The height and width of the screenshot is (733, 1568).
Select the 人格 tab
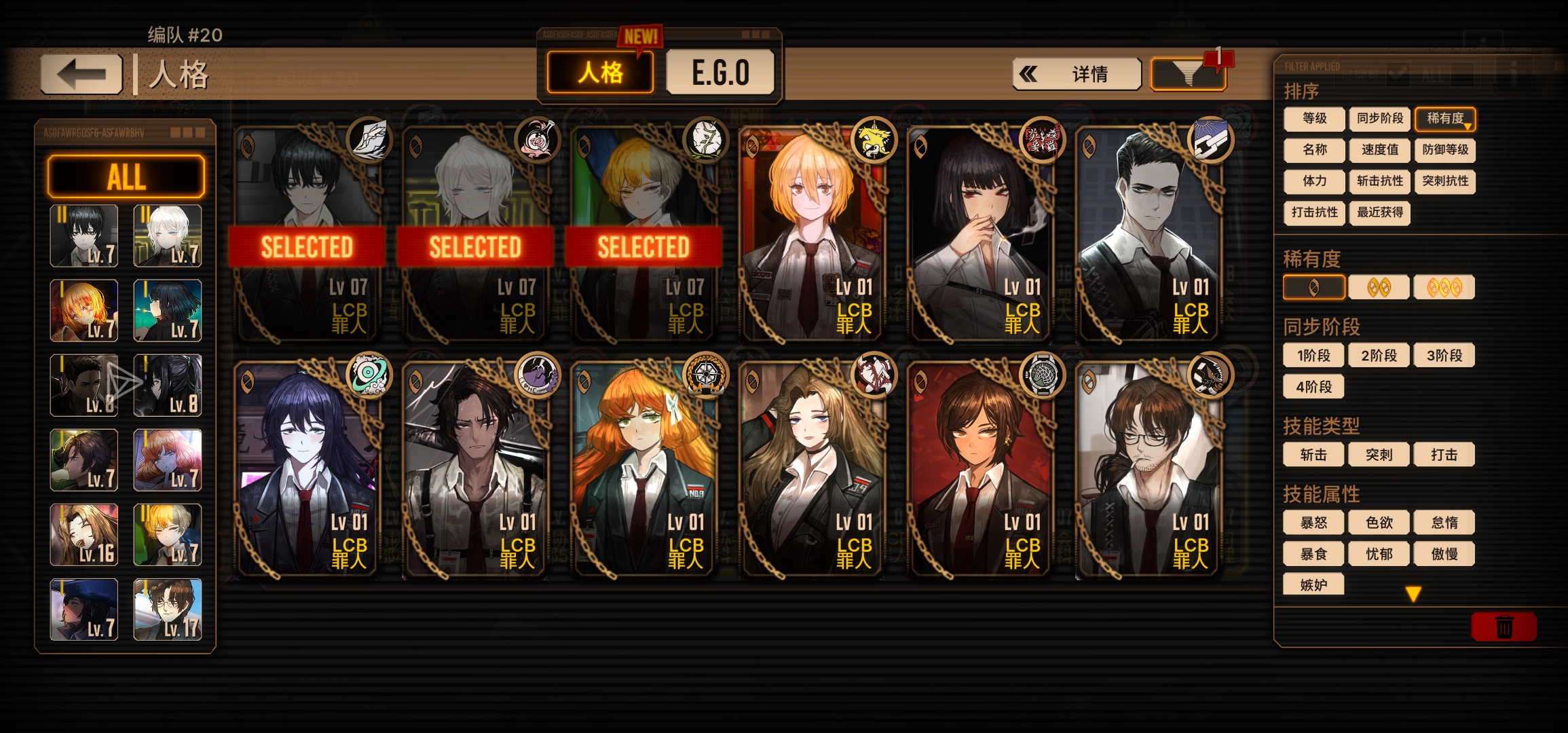[600, 73]
